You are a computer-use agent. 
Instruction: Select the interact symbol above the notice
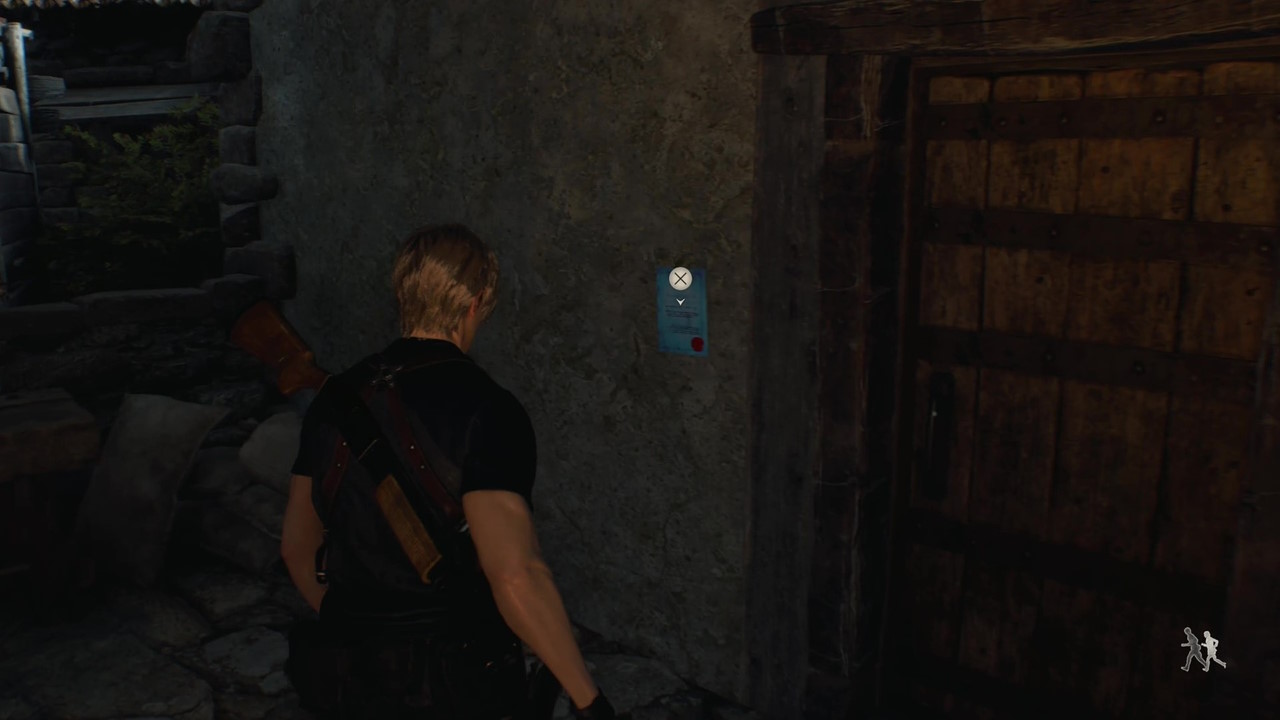click(x=680, y=278)
